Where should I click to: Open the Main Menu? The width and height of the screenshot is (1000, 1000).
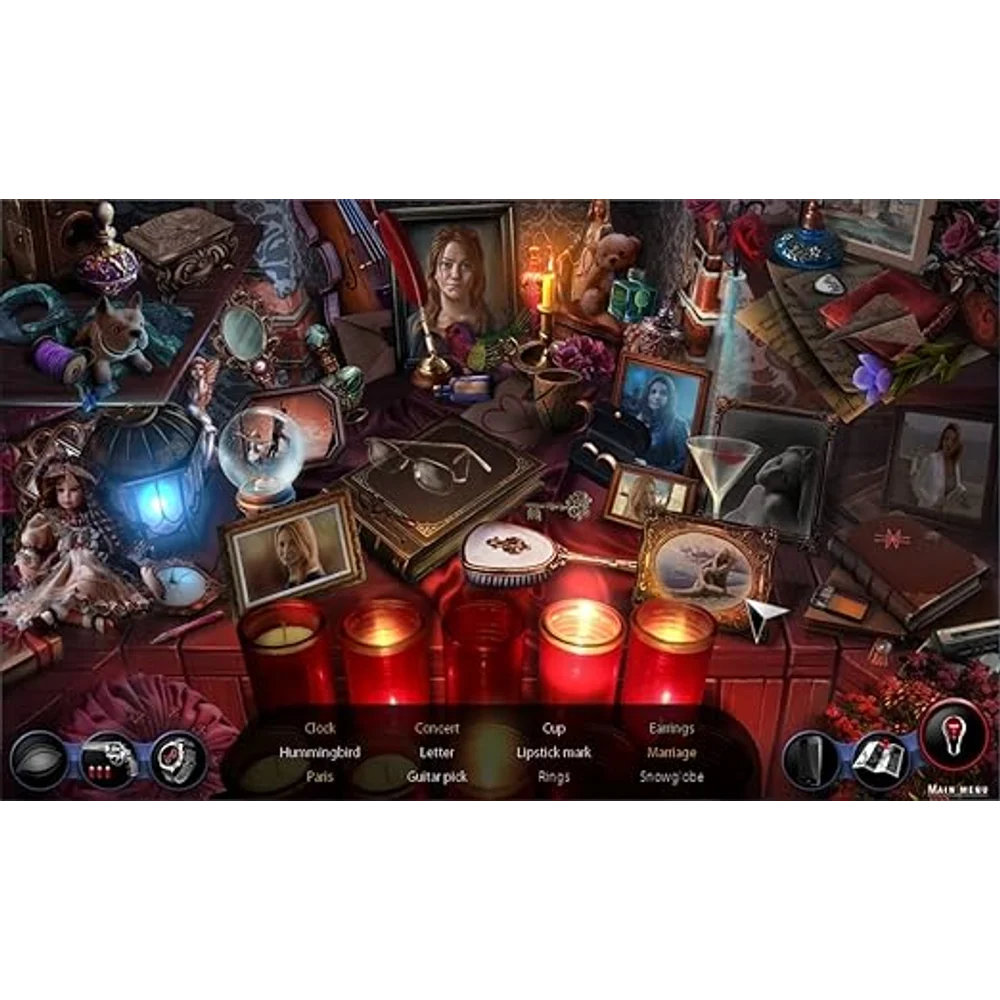point(958,790)
